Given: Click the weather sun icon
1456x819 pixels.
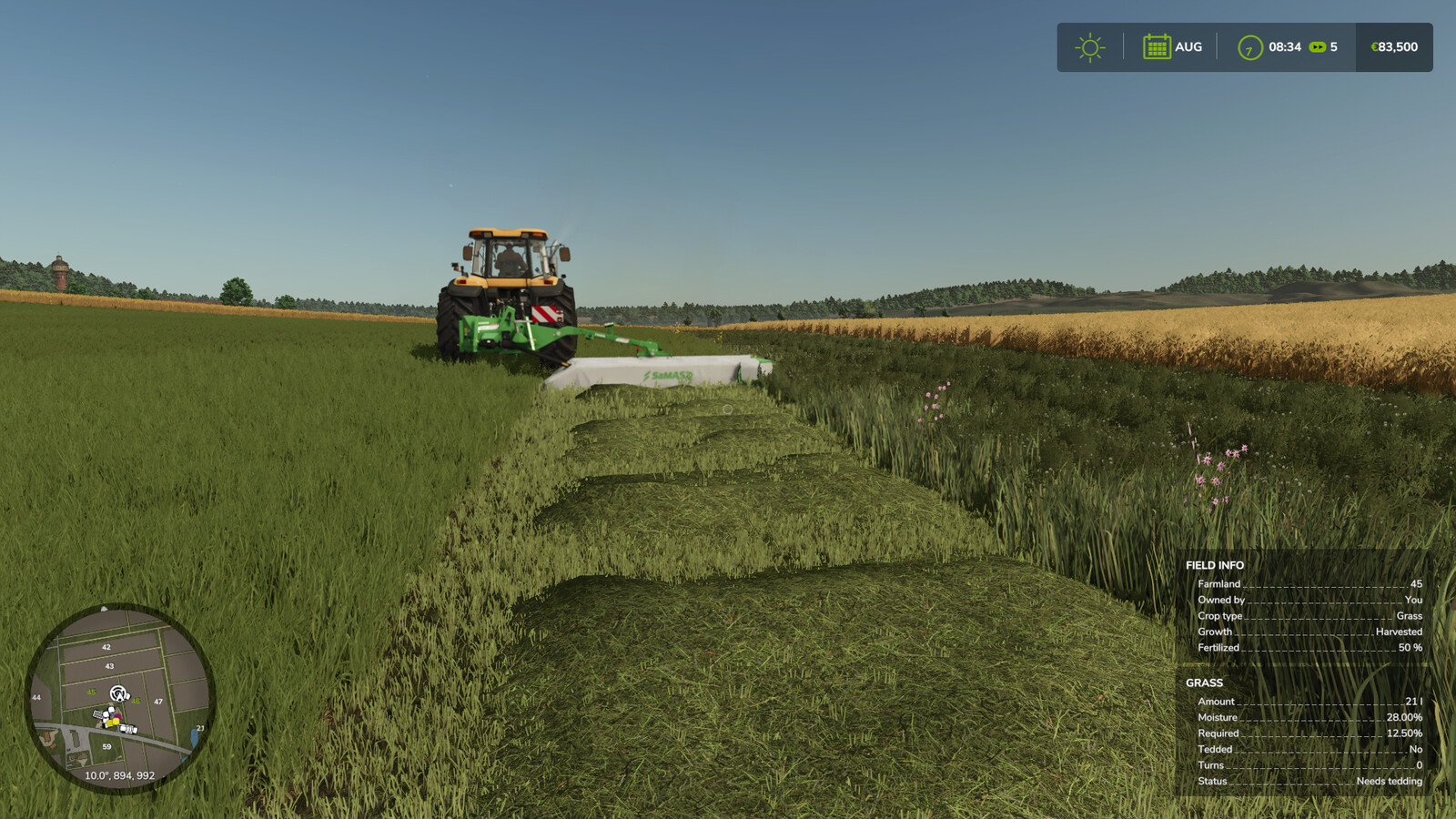Looking at the screenshot, I should [x=1089, y=46].
